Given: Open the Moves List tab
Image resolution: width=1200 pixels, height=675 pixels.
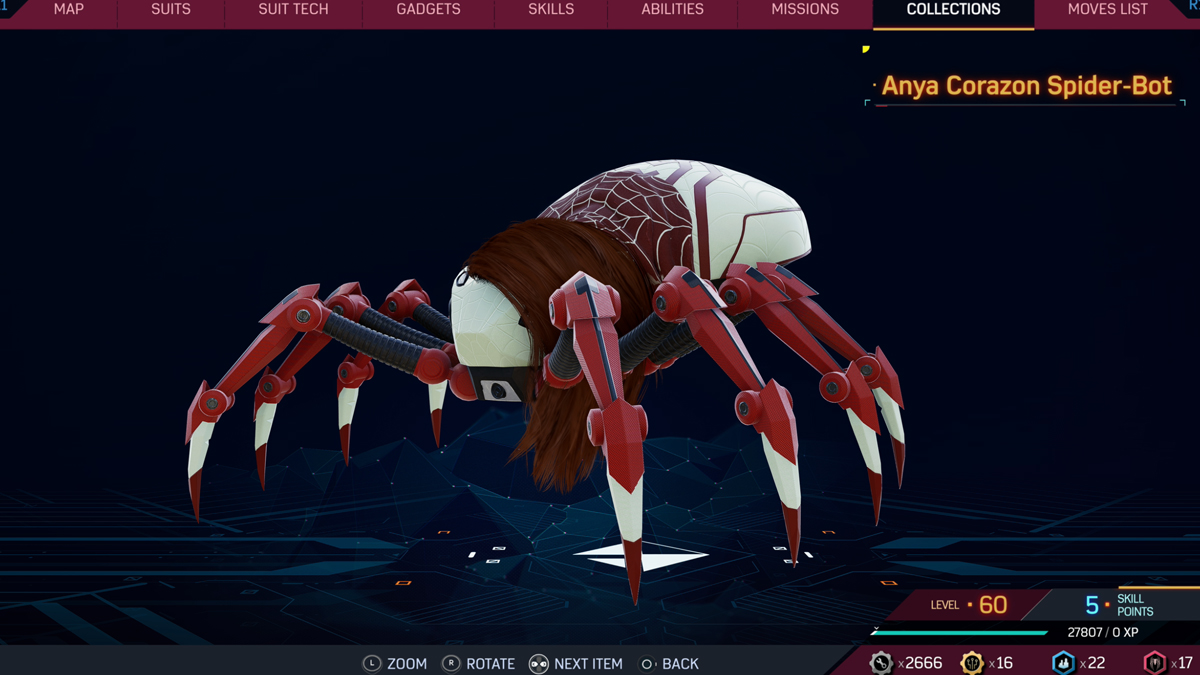Looking at the screenshot, I should 1108,10.
